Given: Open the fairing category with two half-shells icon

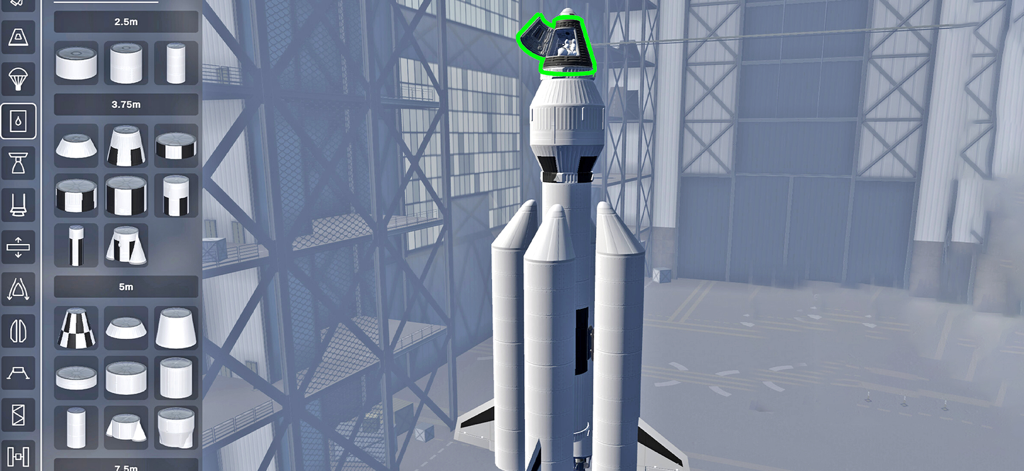Looking at the screenshot, I should click(x=19, y=330).
